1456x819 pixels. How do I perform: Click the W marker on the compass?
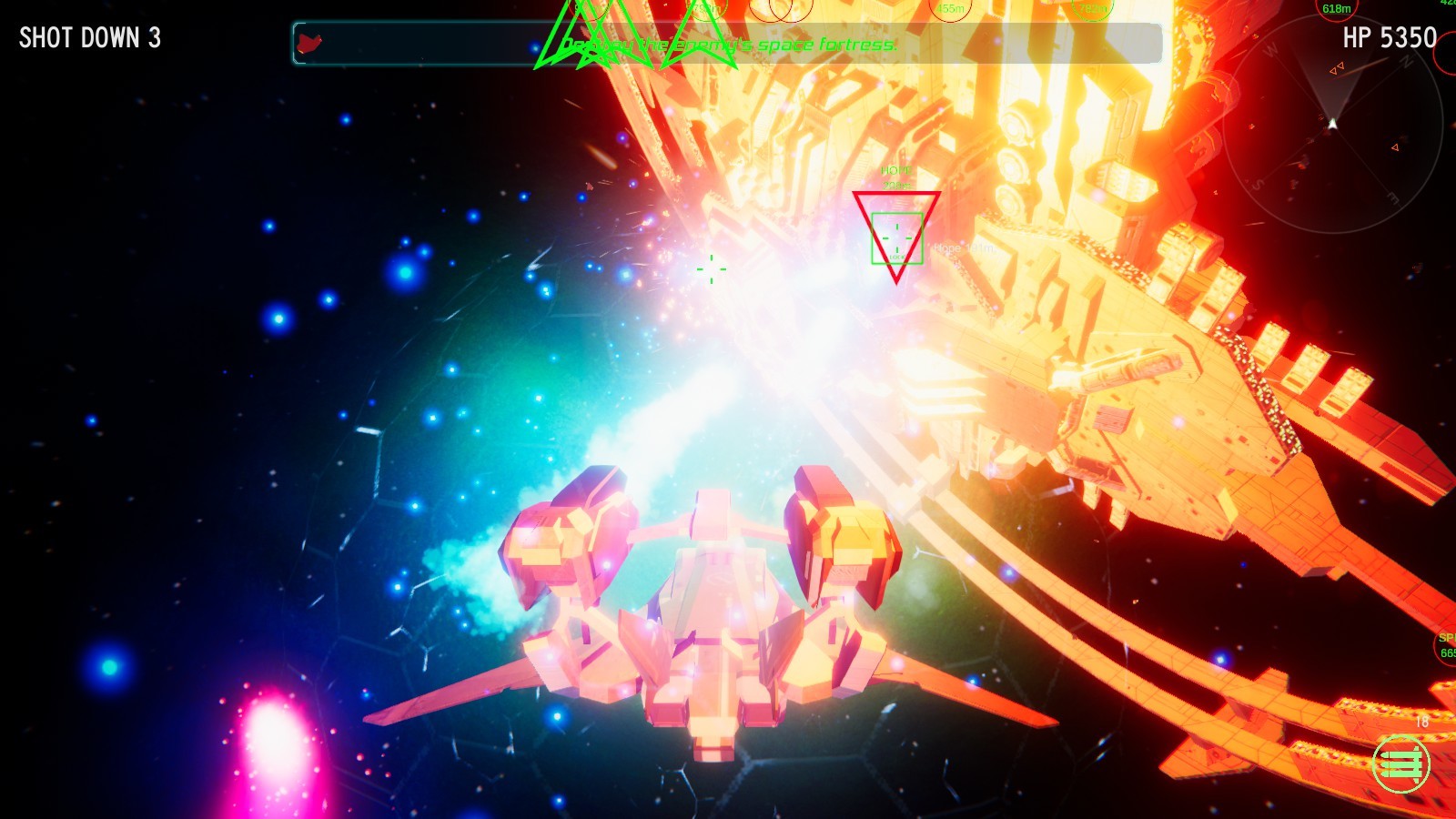click(1270, 49)
